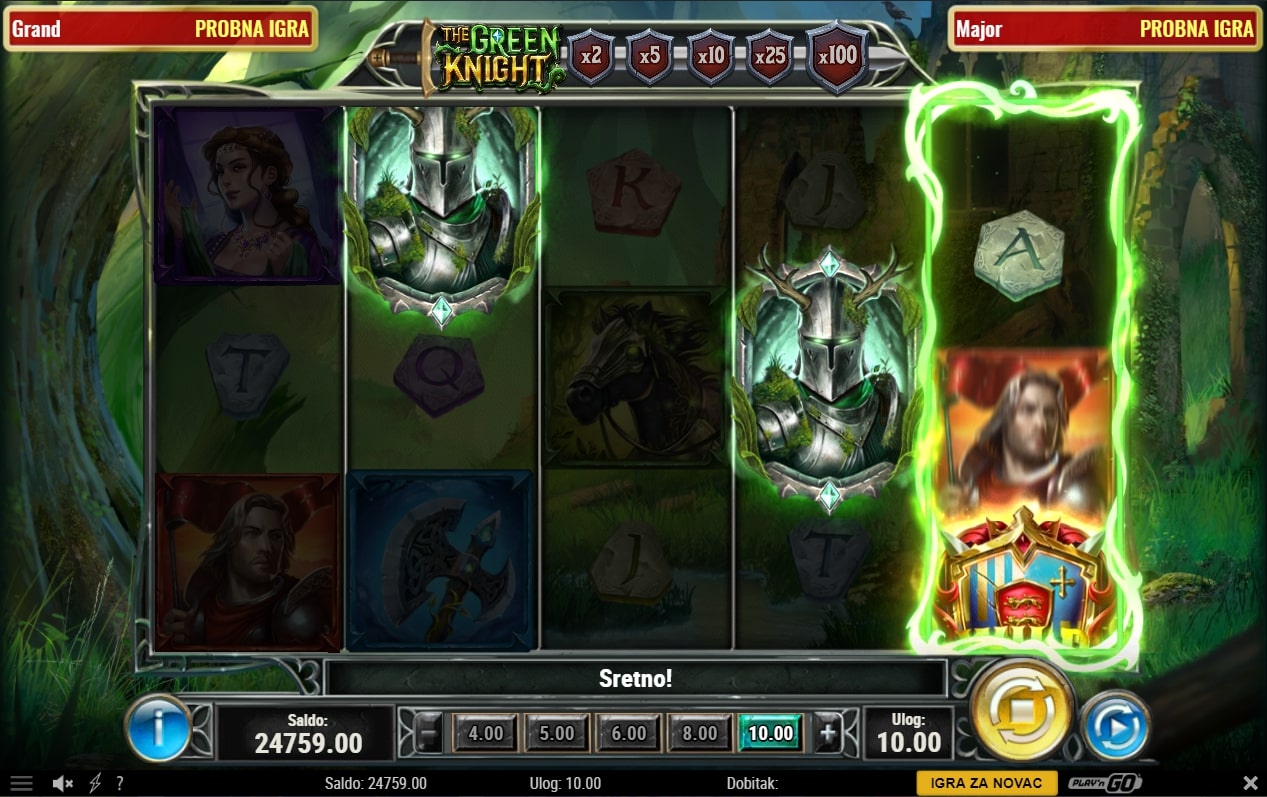Toggle the sound speaker icon
Image resolution: width=1267 pixels, height=797 pixels.
[63, 783]
